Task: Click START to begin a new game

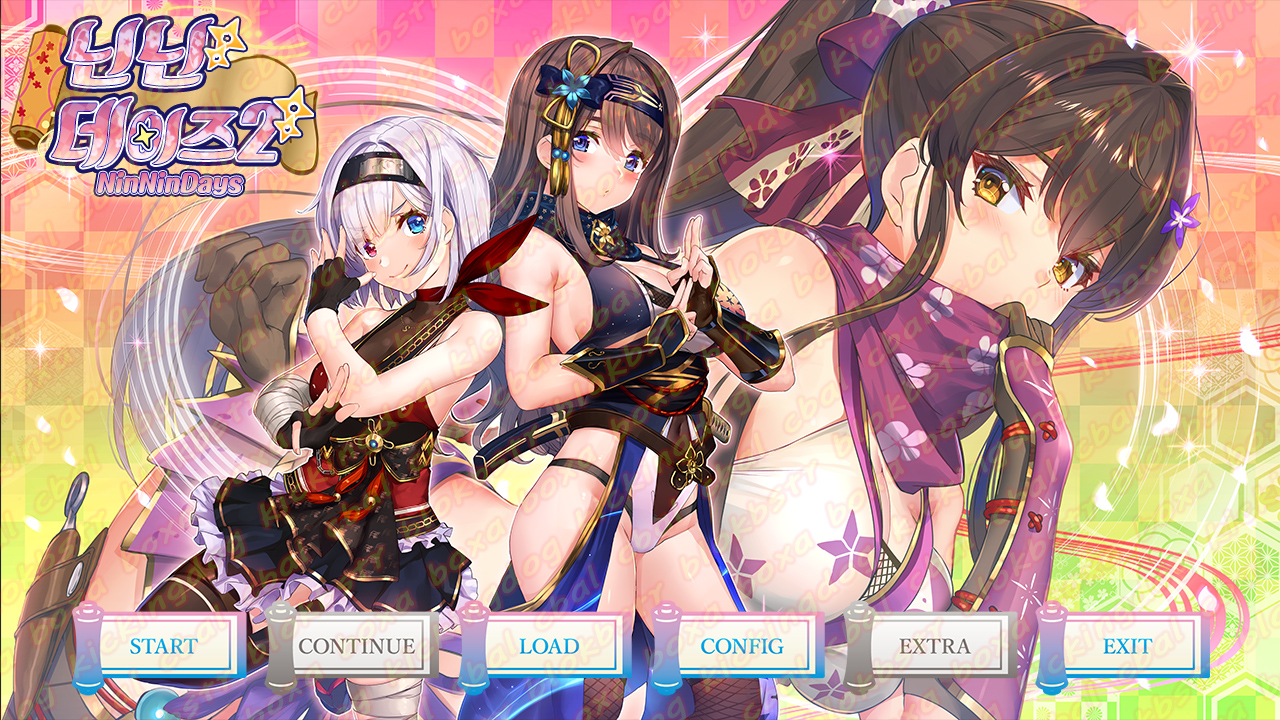Action: [x=164, y=646]
